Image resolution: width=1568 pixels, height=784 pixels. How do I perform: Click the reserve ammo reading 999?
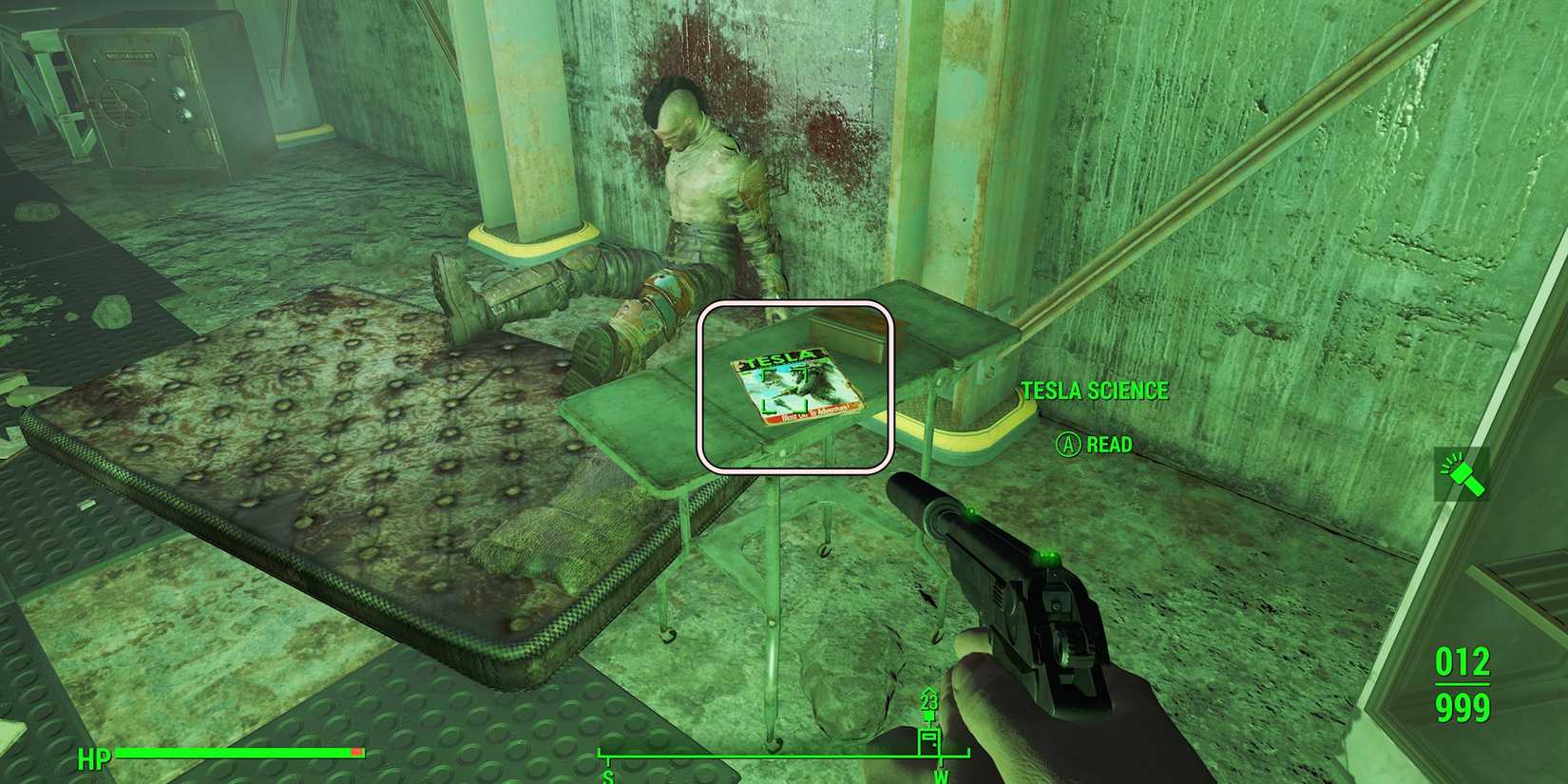[1463, 708]
